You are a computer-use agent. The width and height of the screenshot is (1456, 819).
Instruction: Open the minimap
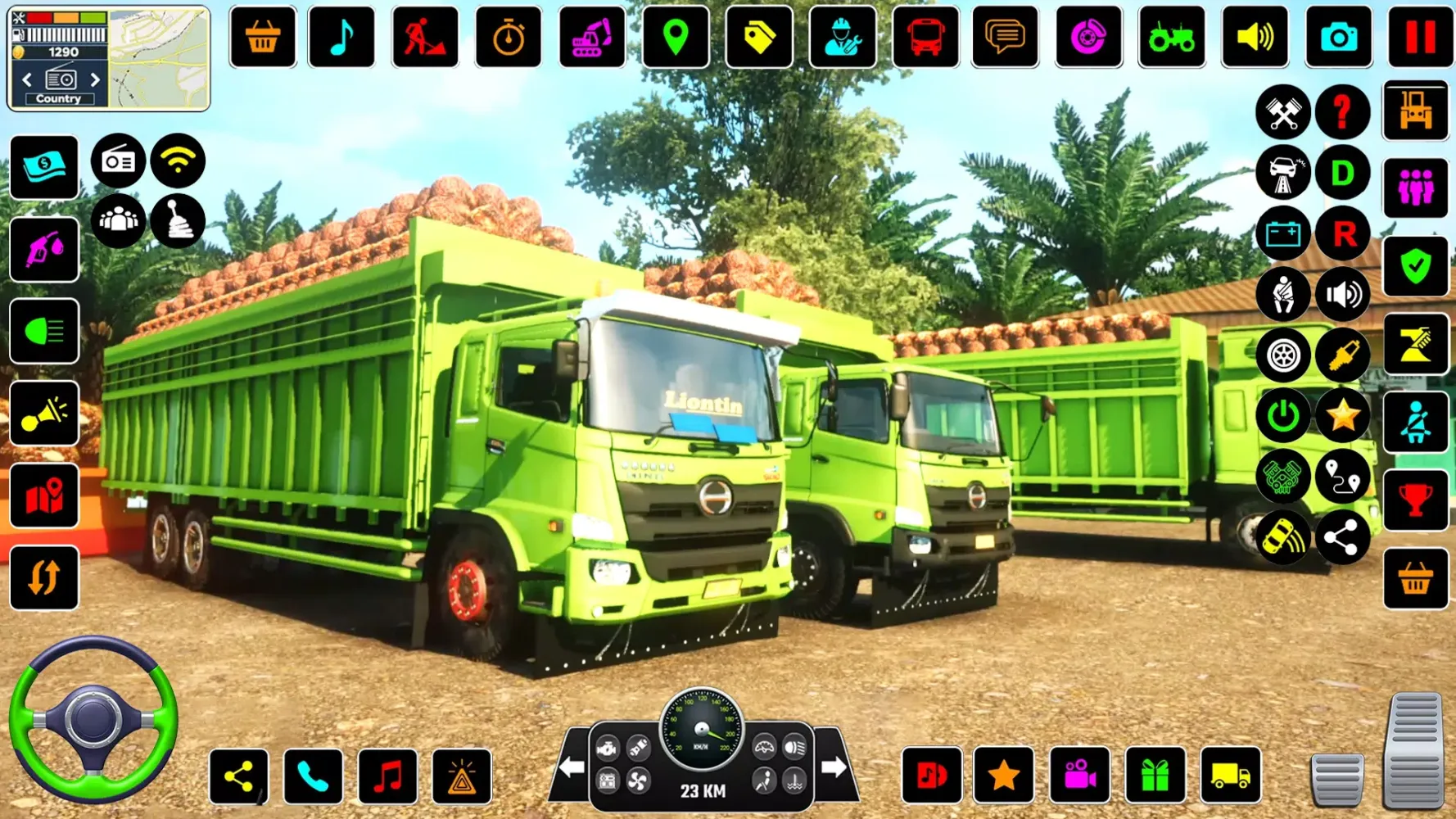tap(159, 57)
